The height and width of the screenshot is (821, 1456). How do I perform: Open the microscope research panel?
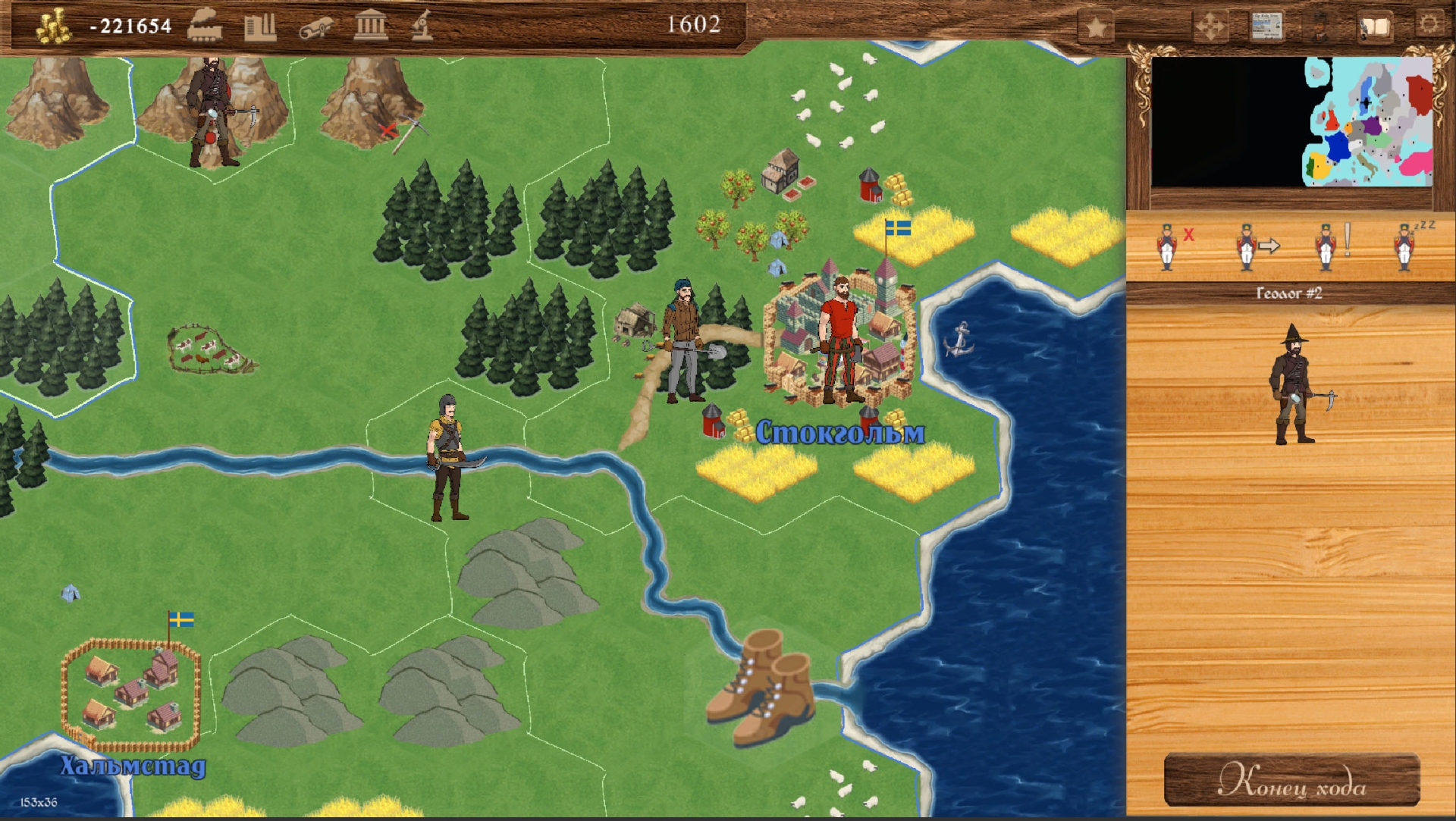click(422, 26)
